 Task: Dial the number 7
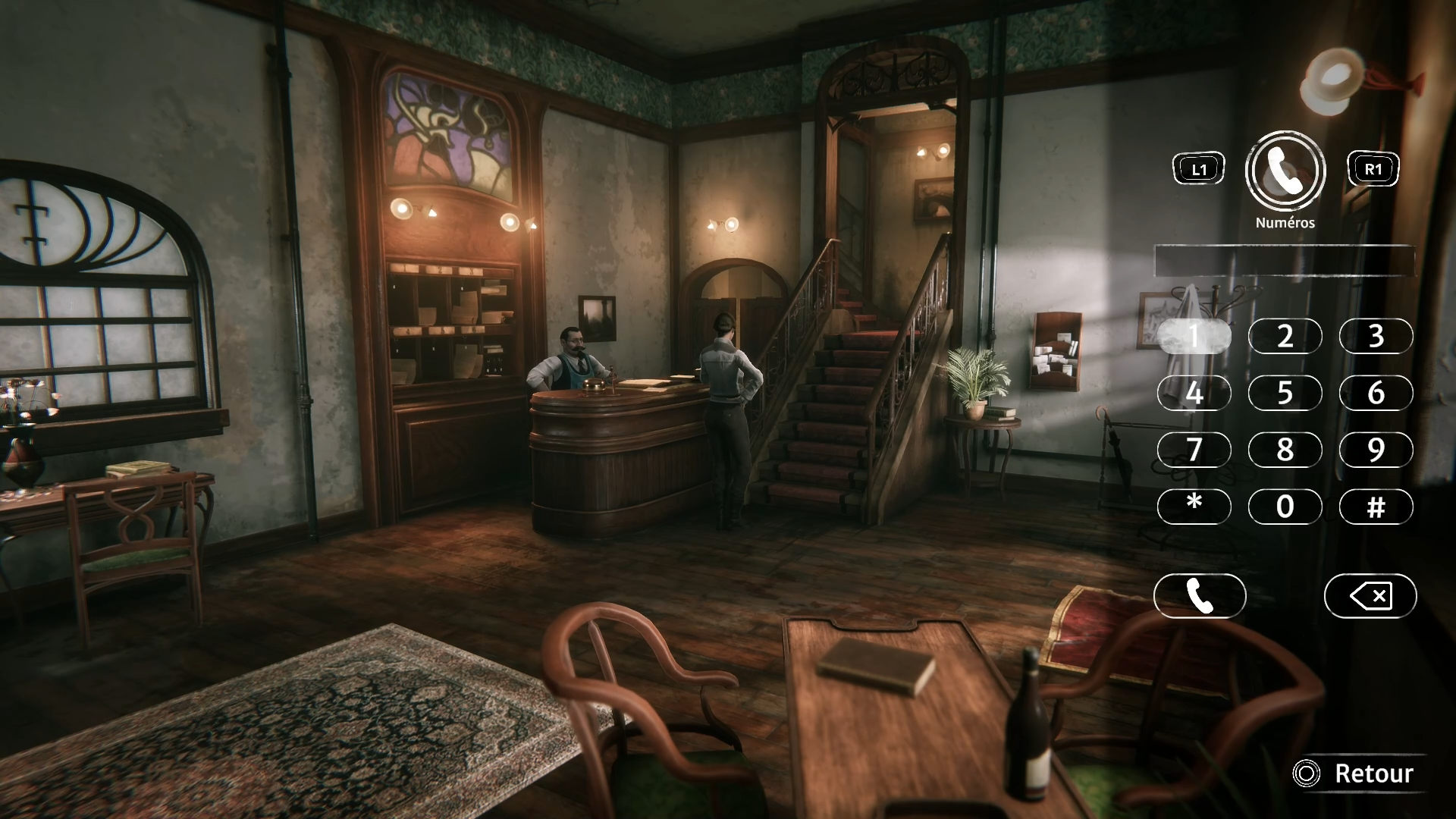click(1194, 450)
